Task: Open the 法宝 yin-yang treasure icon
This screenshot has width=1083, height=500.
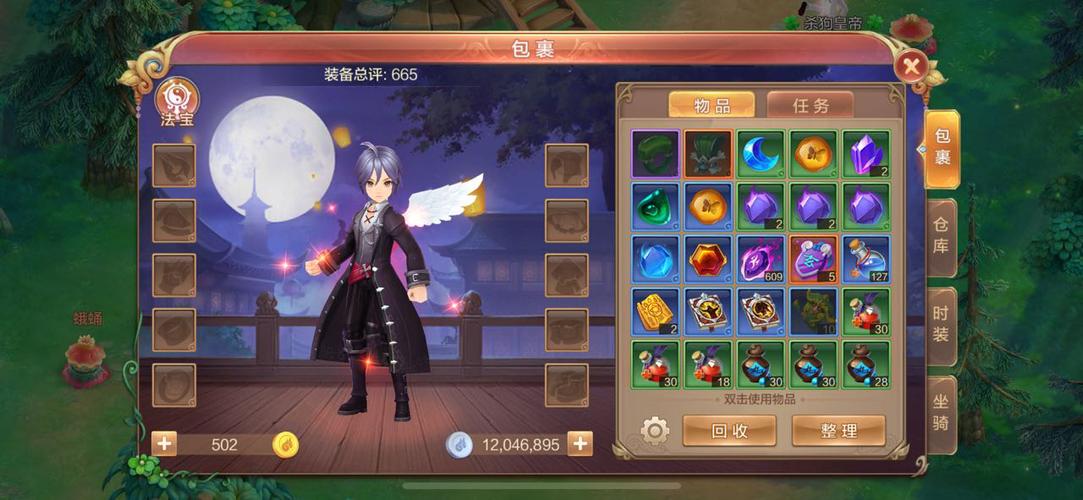Action: pyautogui.click(x=178, y=99)
